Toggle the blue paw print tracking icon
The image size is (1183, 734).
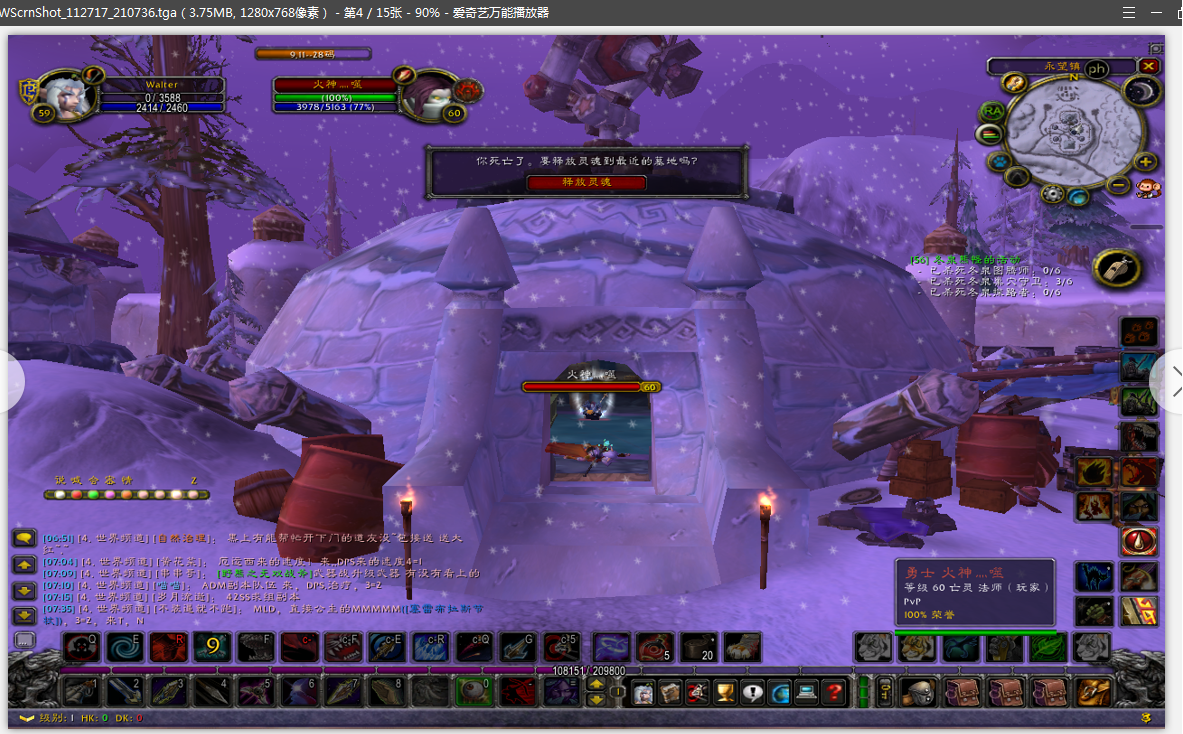(998, 161)
